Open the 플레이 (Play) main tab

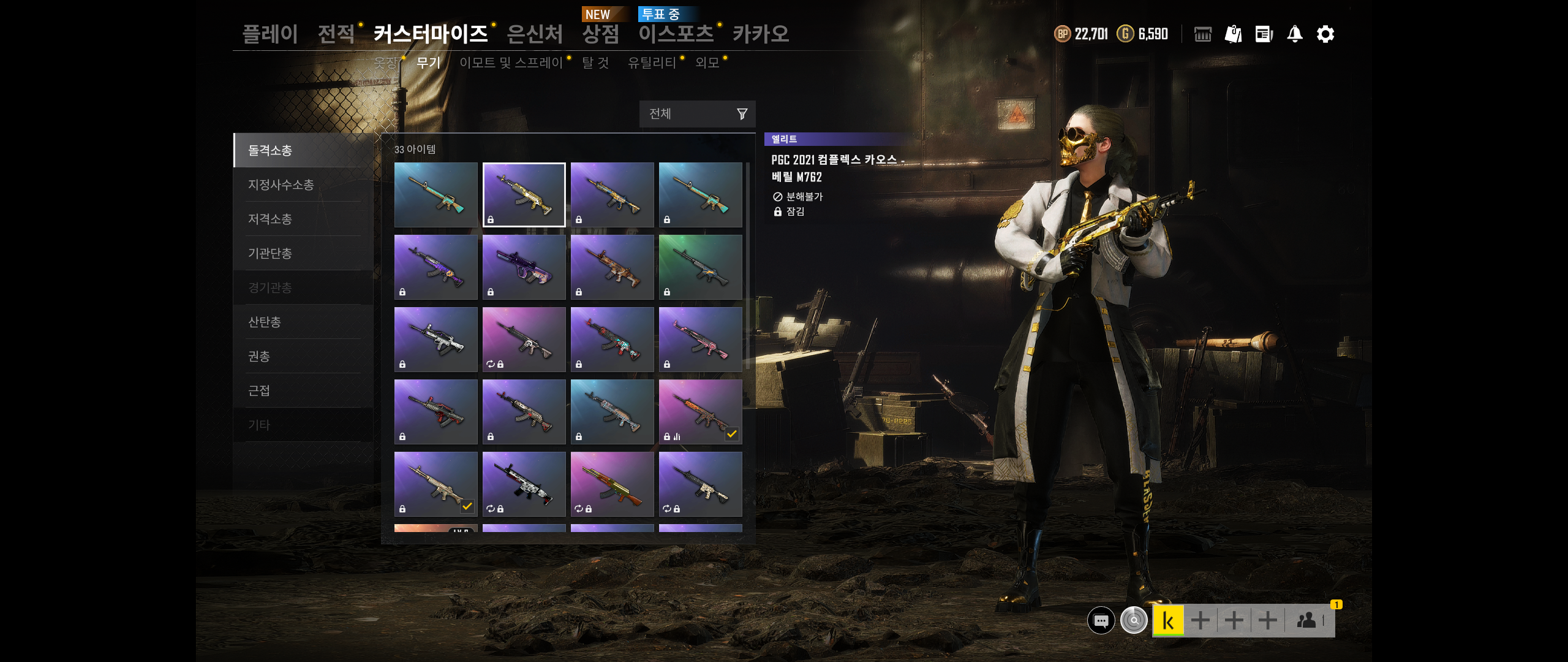click(x=270, y=34)
